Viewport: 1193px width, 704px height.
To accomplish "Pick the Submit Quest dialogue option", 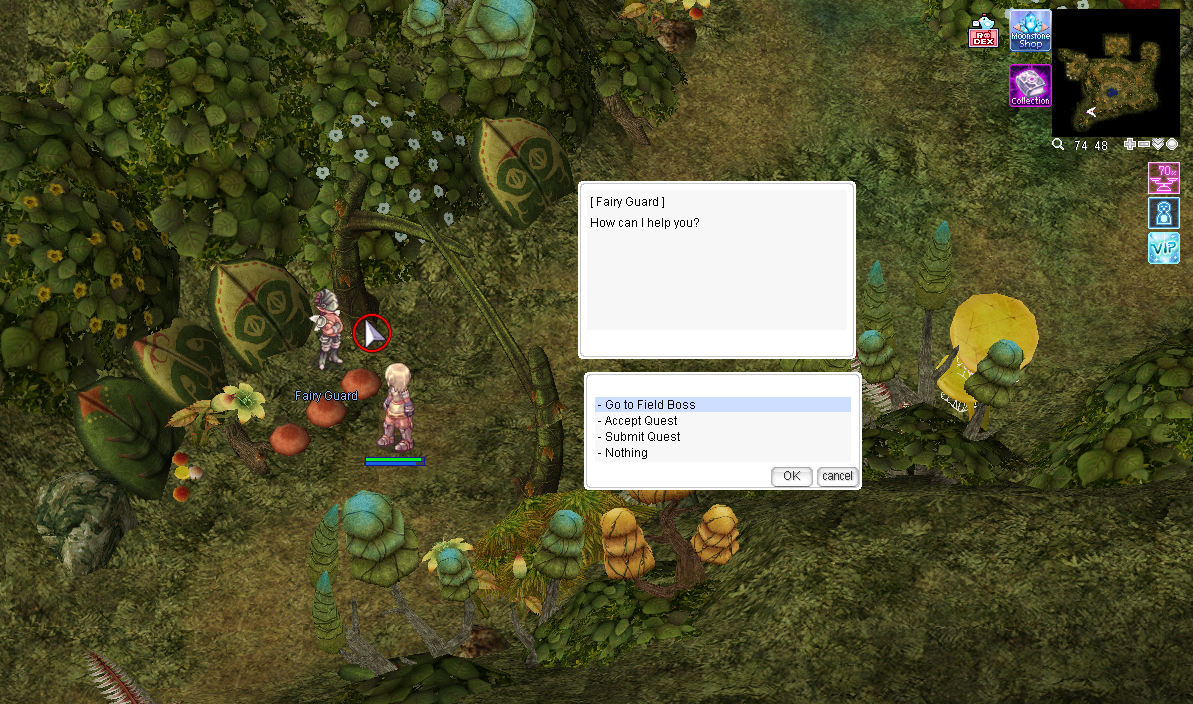I will (x=642, y=437).
